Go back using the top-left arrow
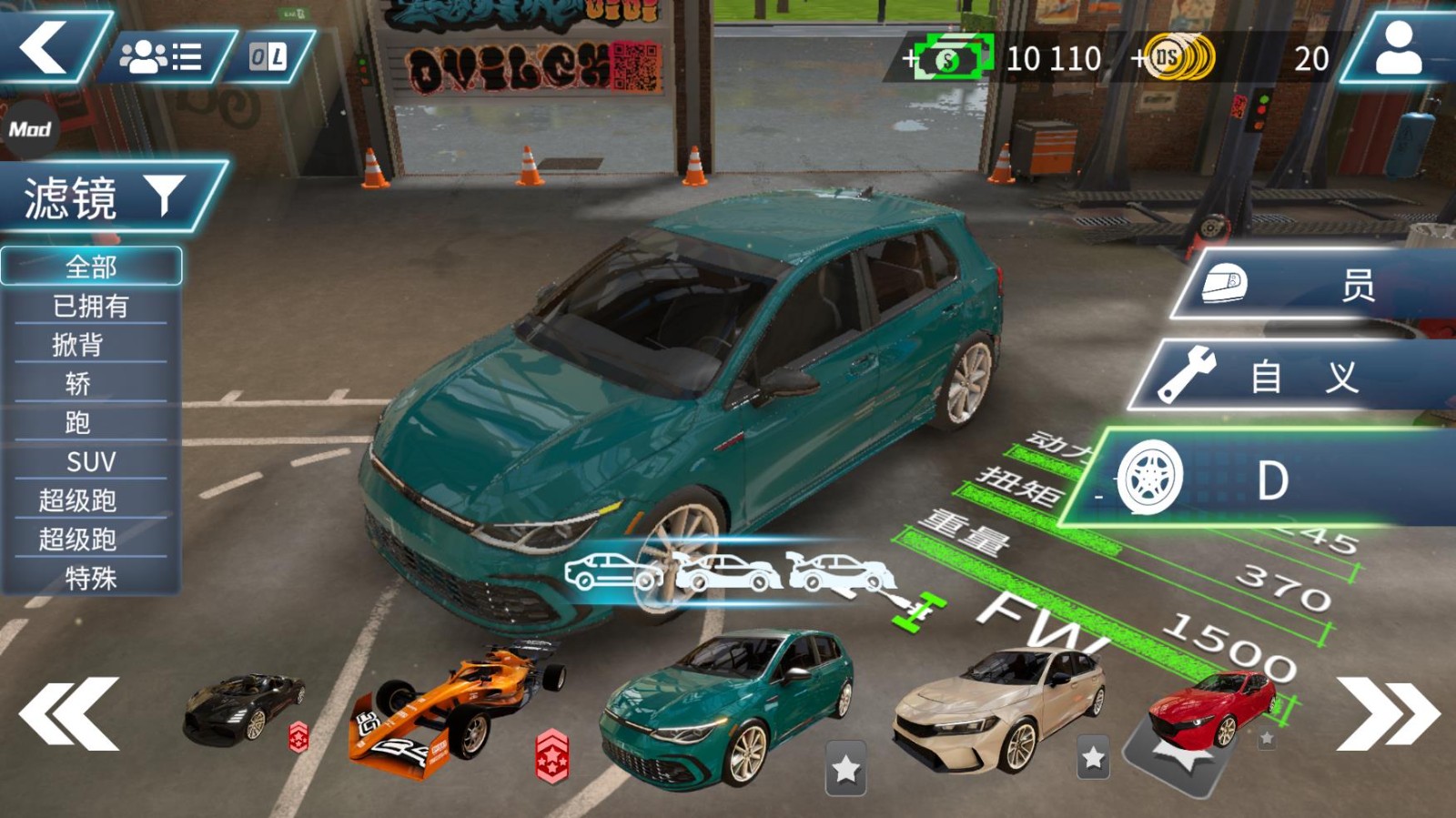1456x818 pixels. pos(45,45)
